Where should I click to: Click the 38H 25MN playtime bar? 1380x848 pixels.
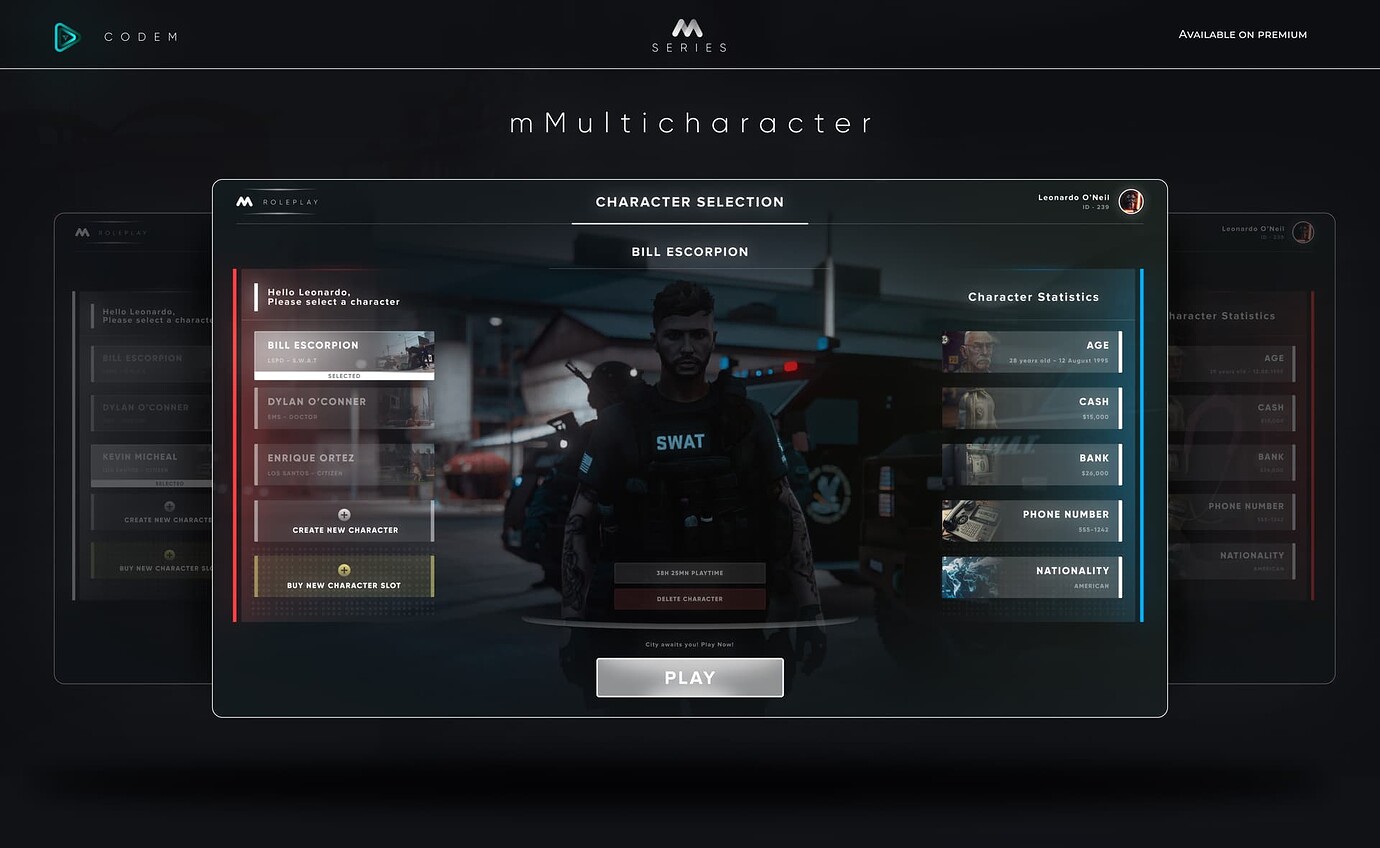coord(689,572)
